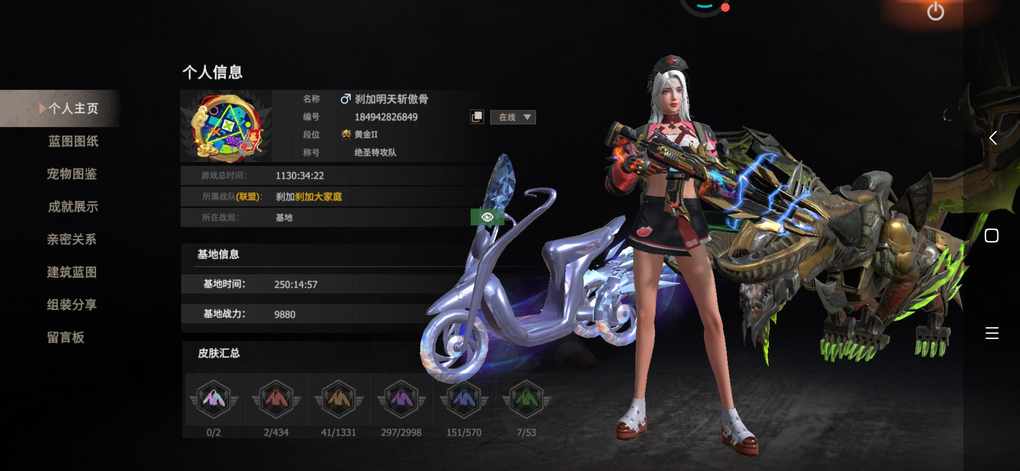
Task: Toggle the green eye visibility button
Action: (x=486, y=217)
